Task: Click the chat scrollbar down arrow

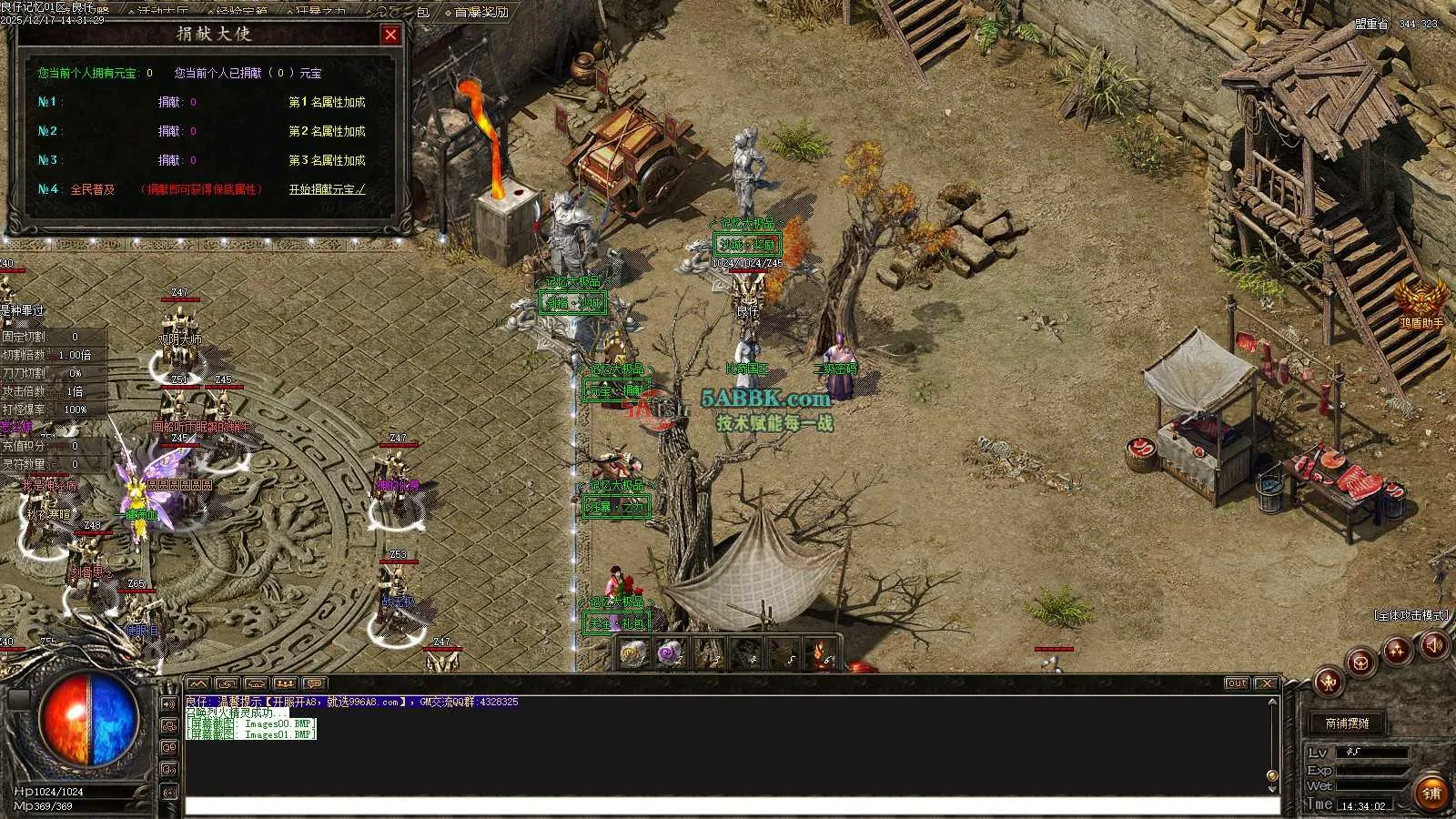Action: click(1272, 787)
